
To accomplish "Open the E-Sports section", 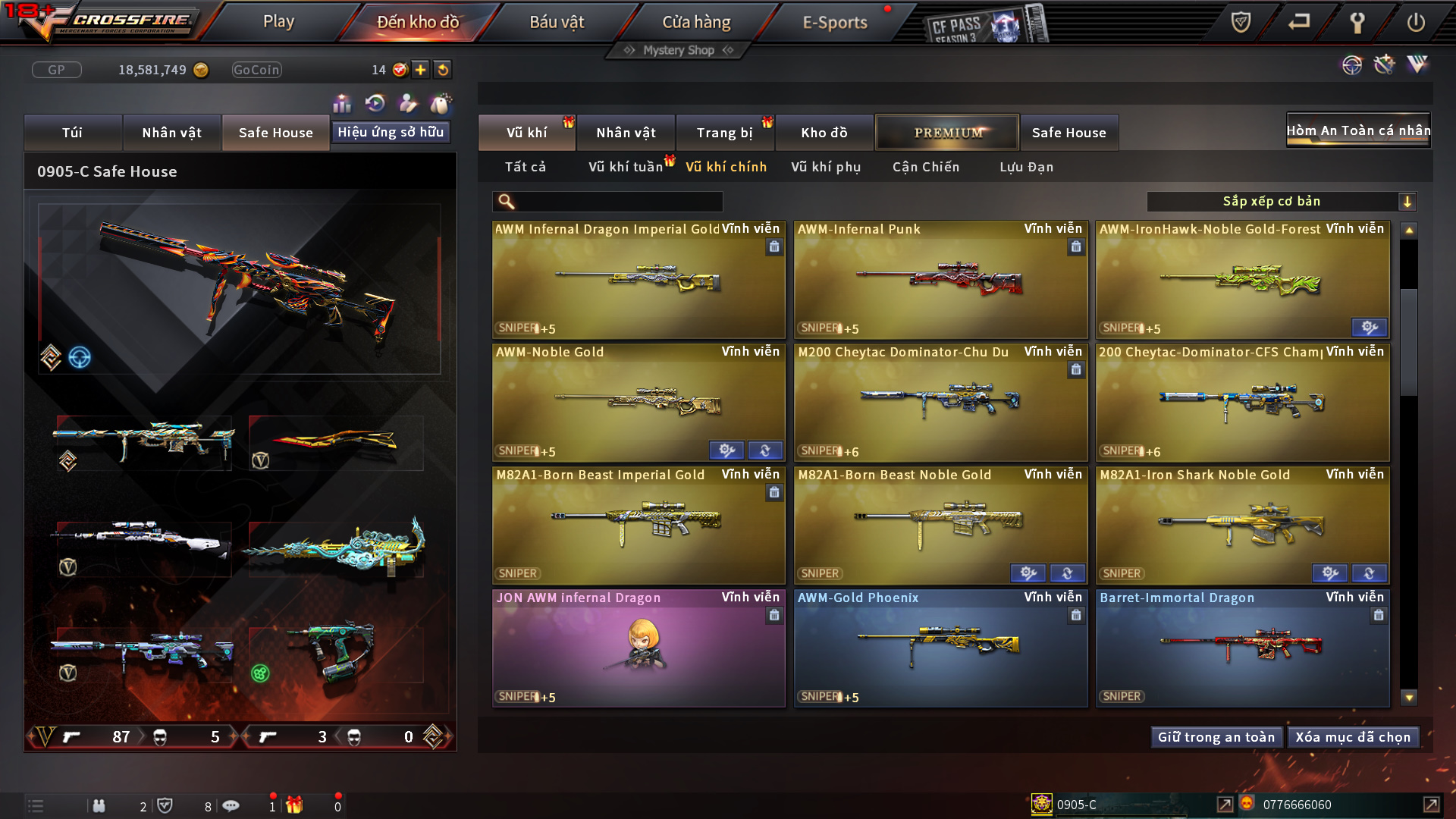I will click(835, 22).
